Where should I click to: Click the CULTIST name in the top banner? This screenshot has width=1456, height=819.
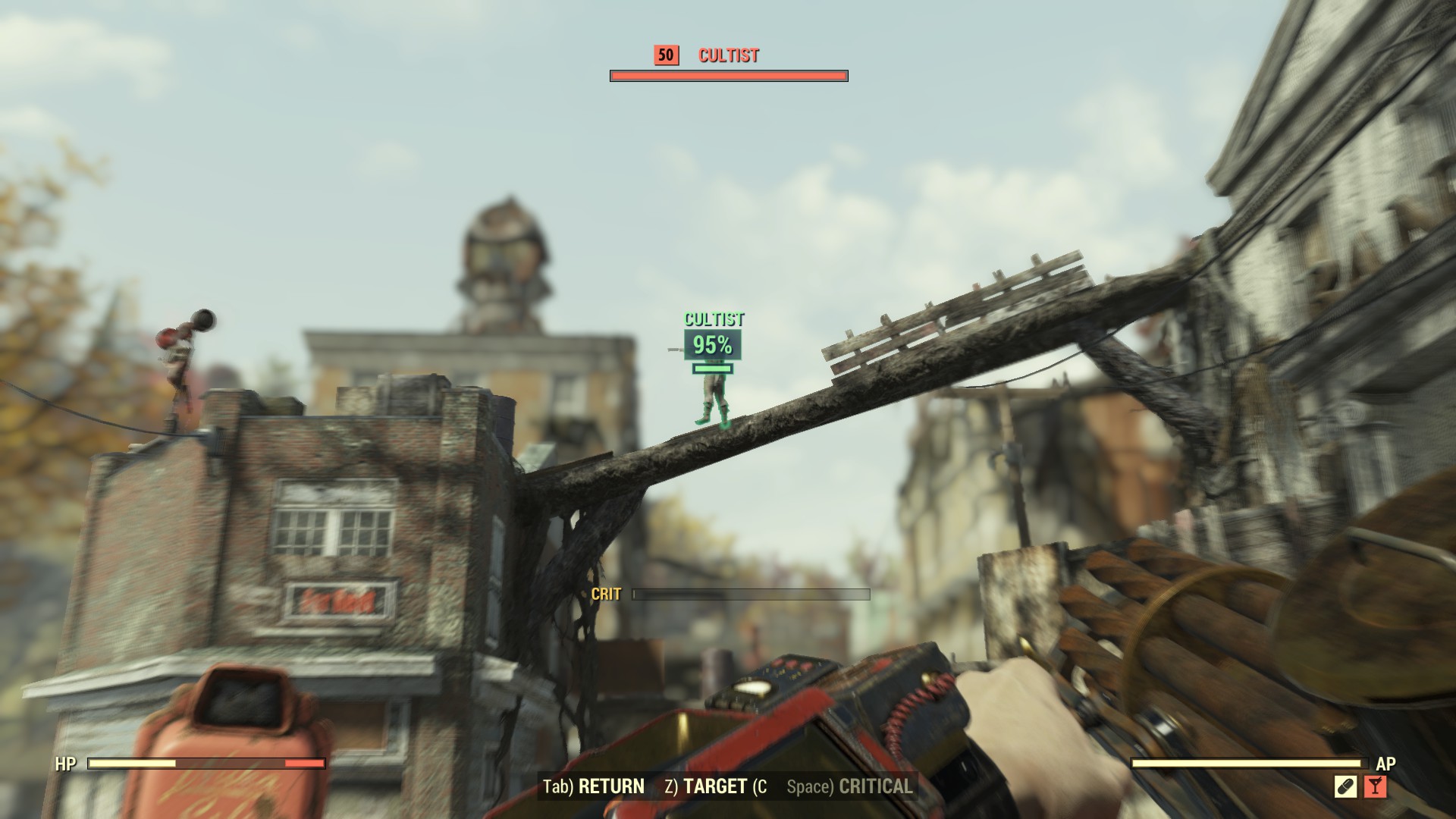click(x=728, y=55)
